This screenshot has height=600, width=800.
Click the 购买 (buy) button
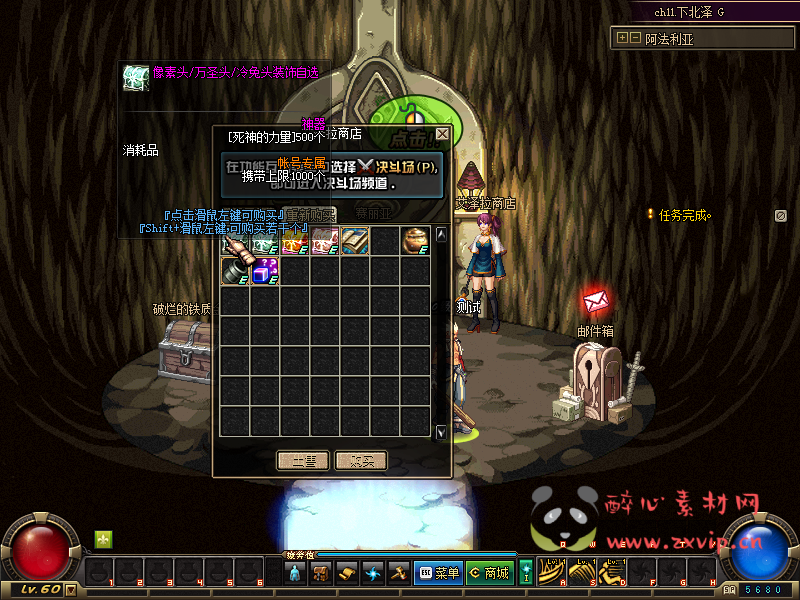(361, 460)
